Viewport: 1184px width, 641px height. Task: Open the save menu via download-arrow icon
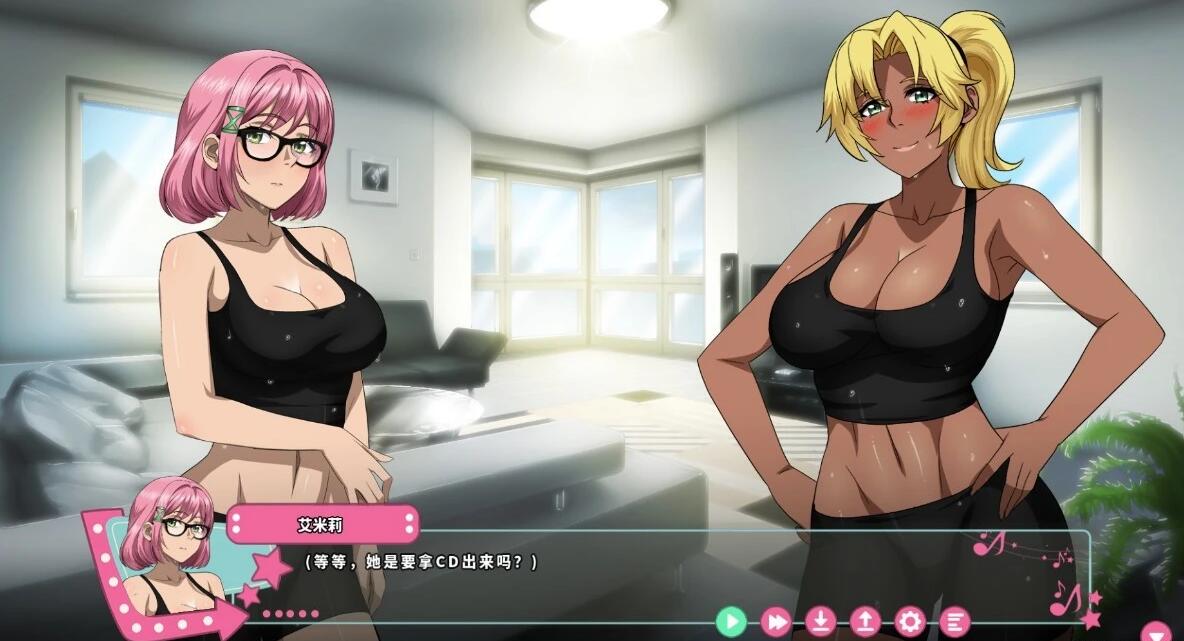(820, 622)
